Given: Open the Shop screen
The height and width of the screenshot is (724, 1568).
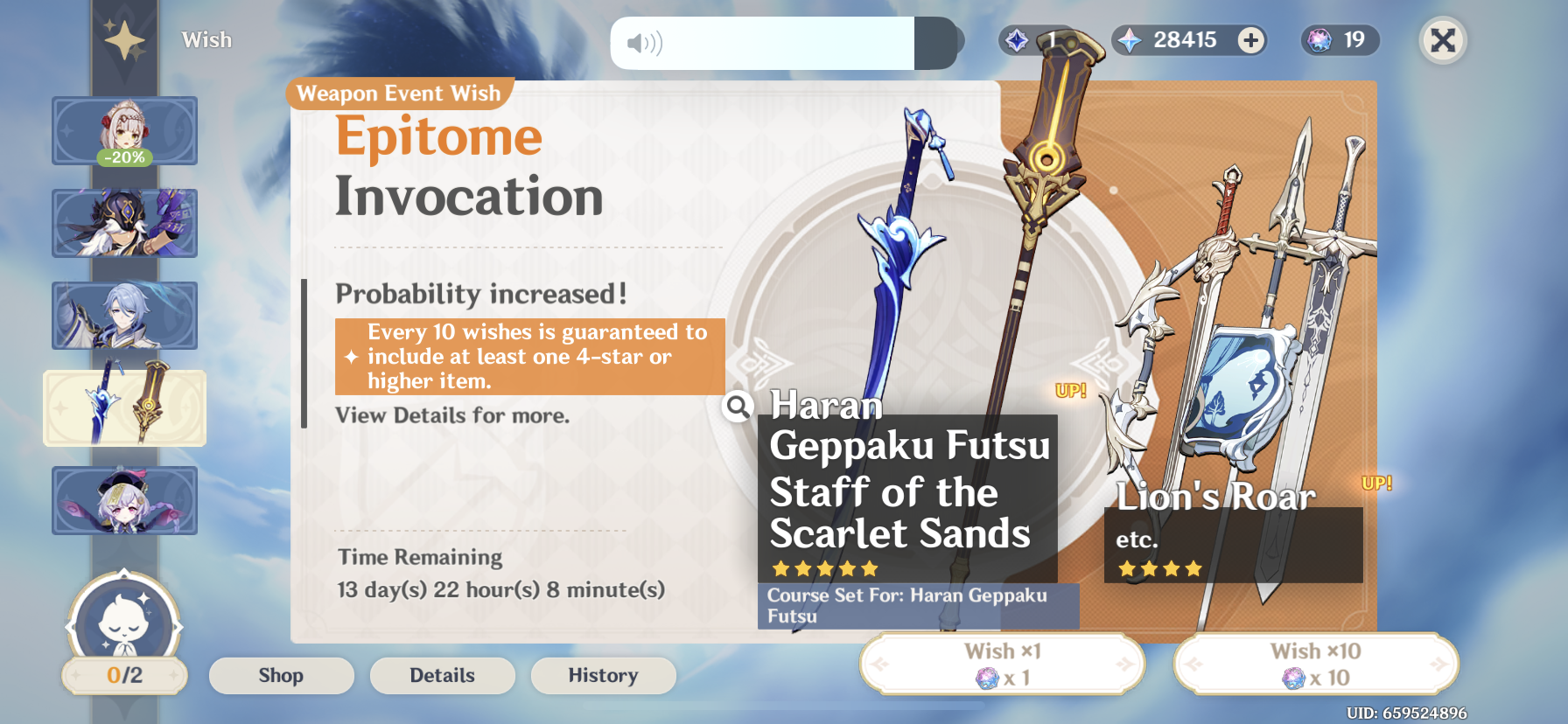Looking at the screenshot, I should [281, 675].
